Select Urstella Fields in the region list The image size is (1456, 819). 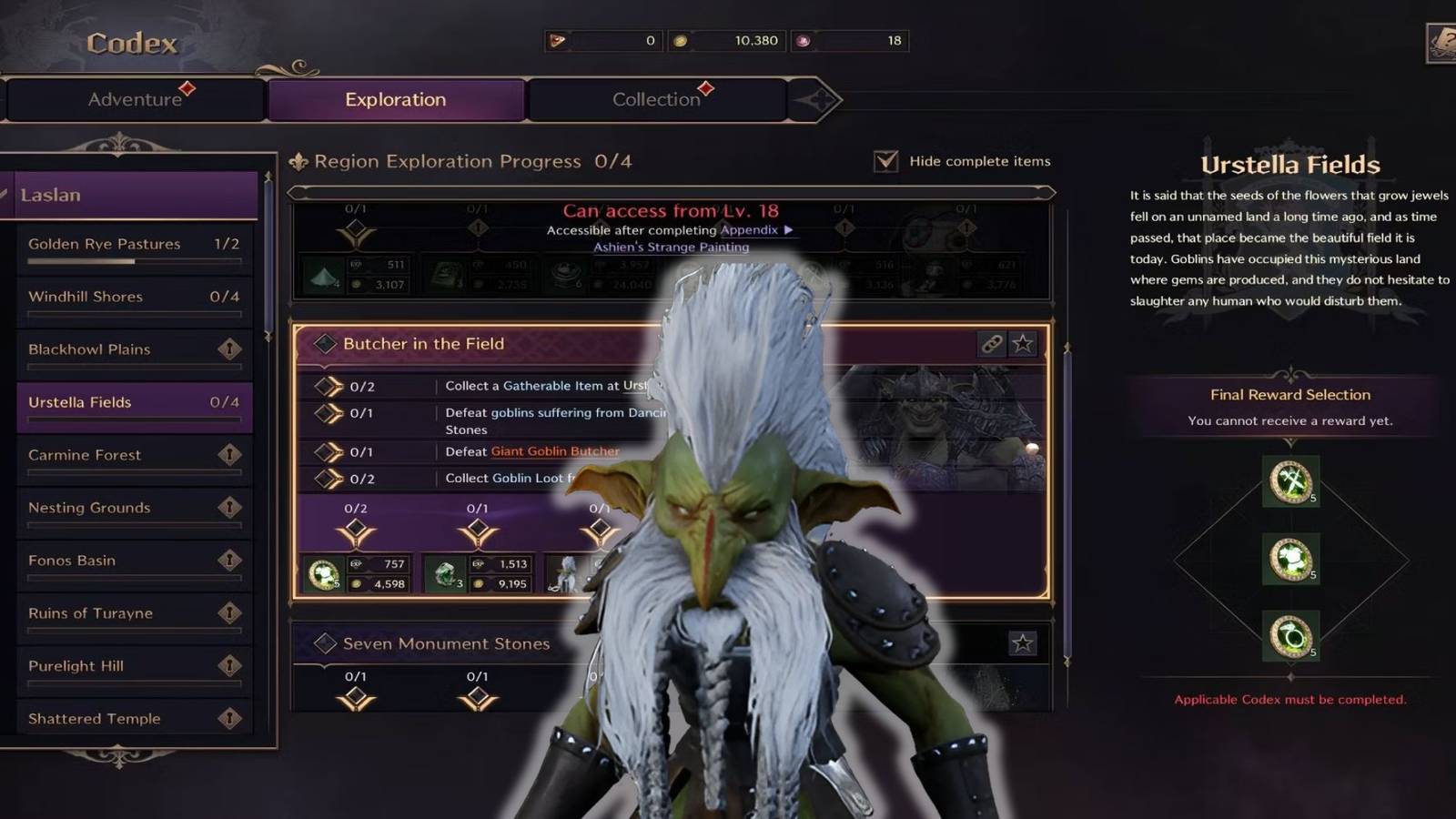point(134,402)
